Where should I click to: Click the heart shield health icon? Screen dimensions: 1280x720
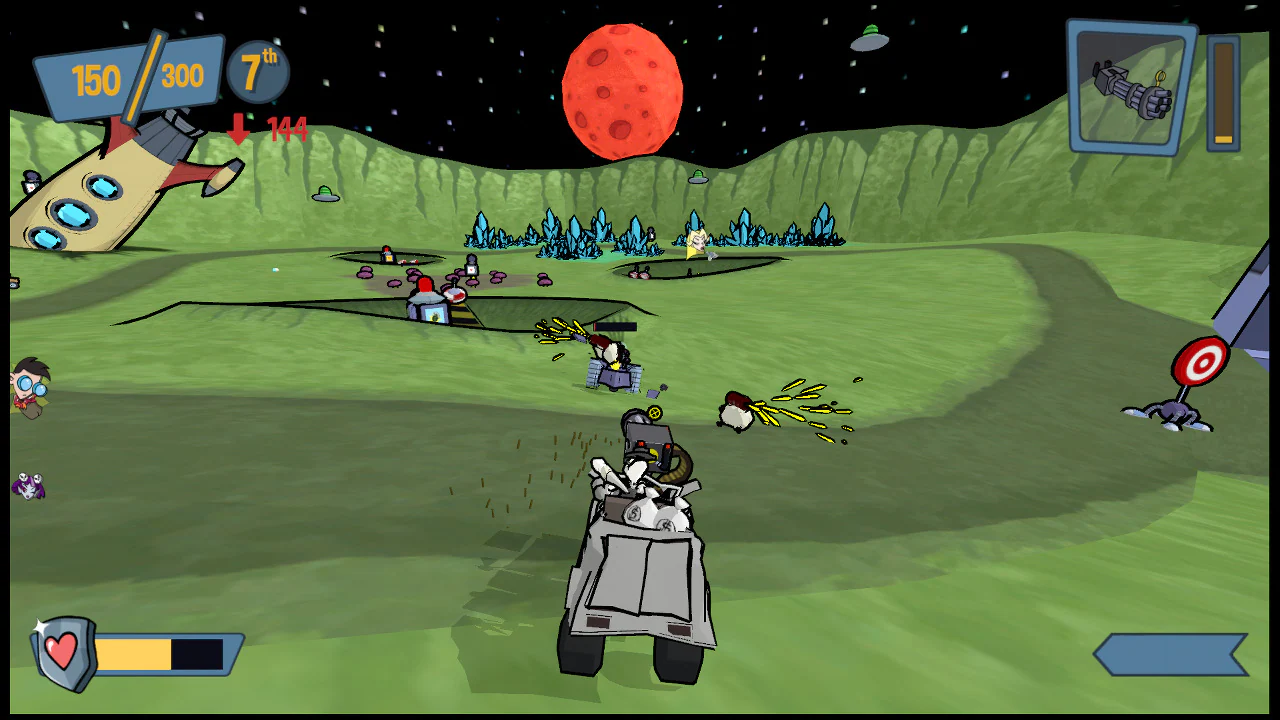tap(60, 650)
